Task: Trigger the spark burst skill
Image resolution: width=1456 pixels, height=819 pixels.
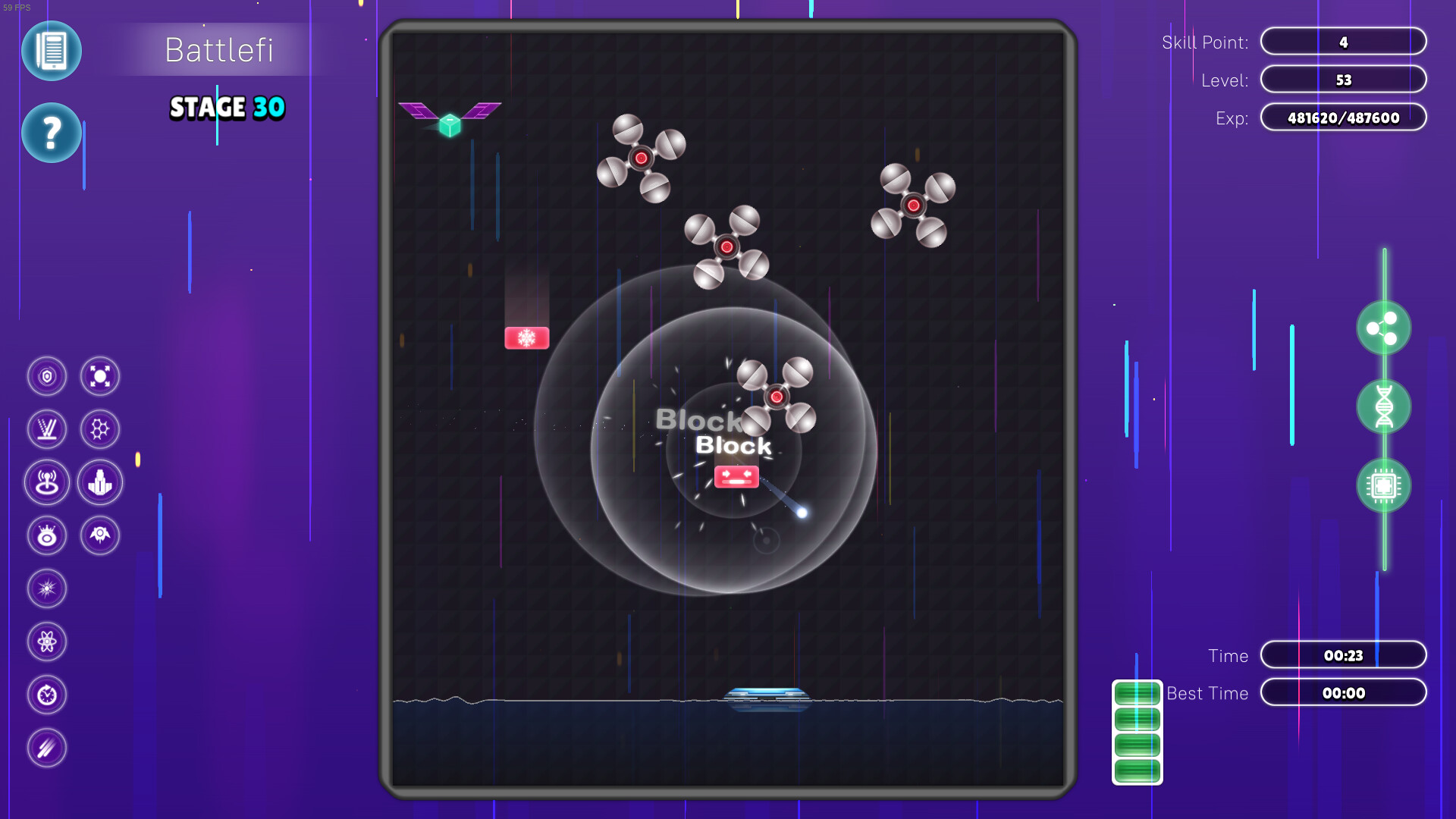Action: click(47, 588)
